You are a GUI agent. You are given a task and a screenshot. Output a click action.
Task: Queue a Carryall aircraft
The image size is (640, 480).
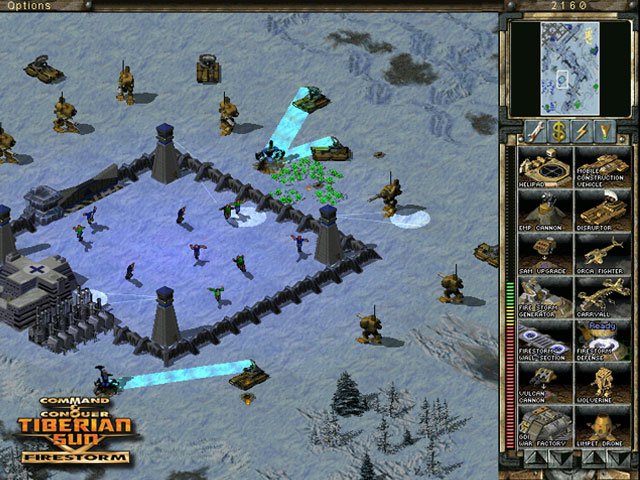tap(601, 297)
